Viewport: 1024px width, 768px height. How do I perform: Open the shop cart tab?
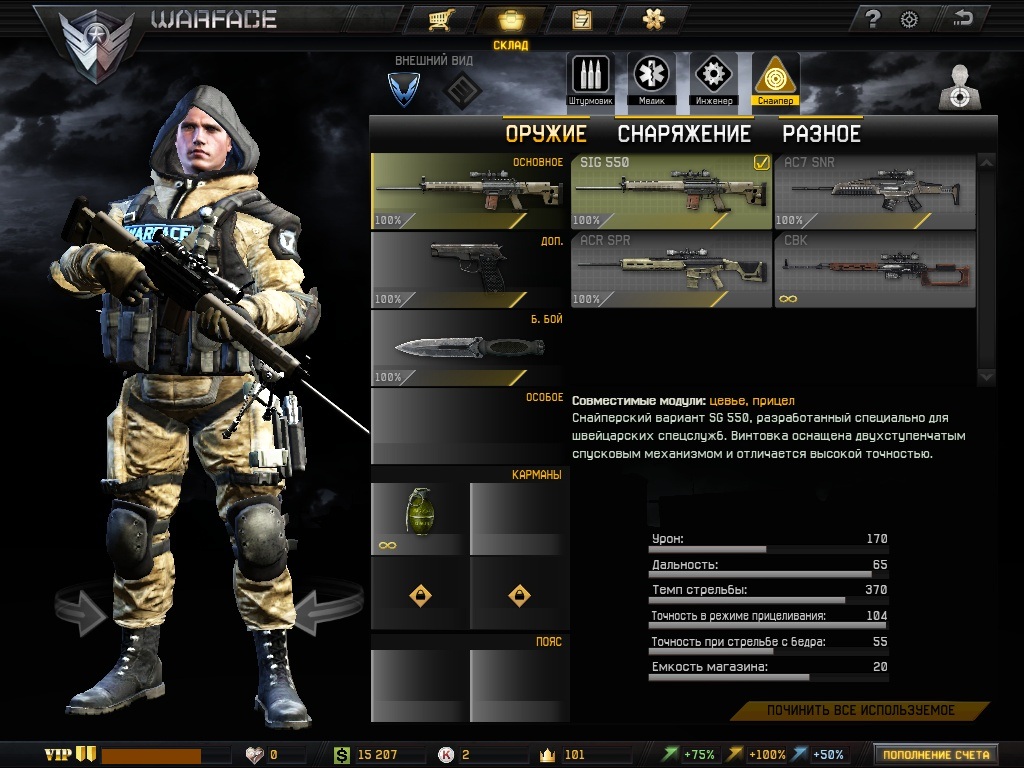[x=437, y=19]
